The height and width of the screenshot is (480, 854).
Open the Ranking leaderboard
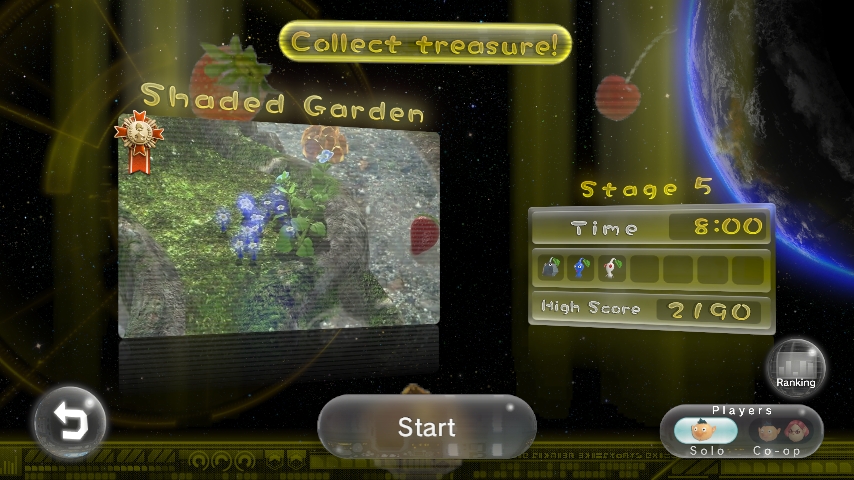pyautogui.click(x=796, y=365)
